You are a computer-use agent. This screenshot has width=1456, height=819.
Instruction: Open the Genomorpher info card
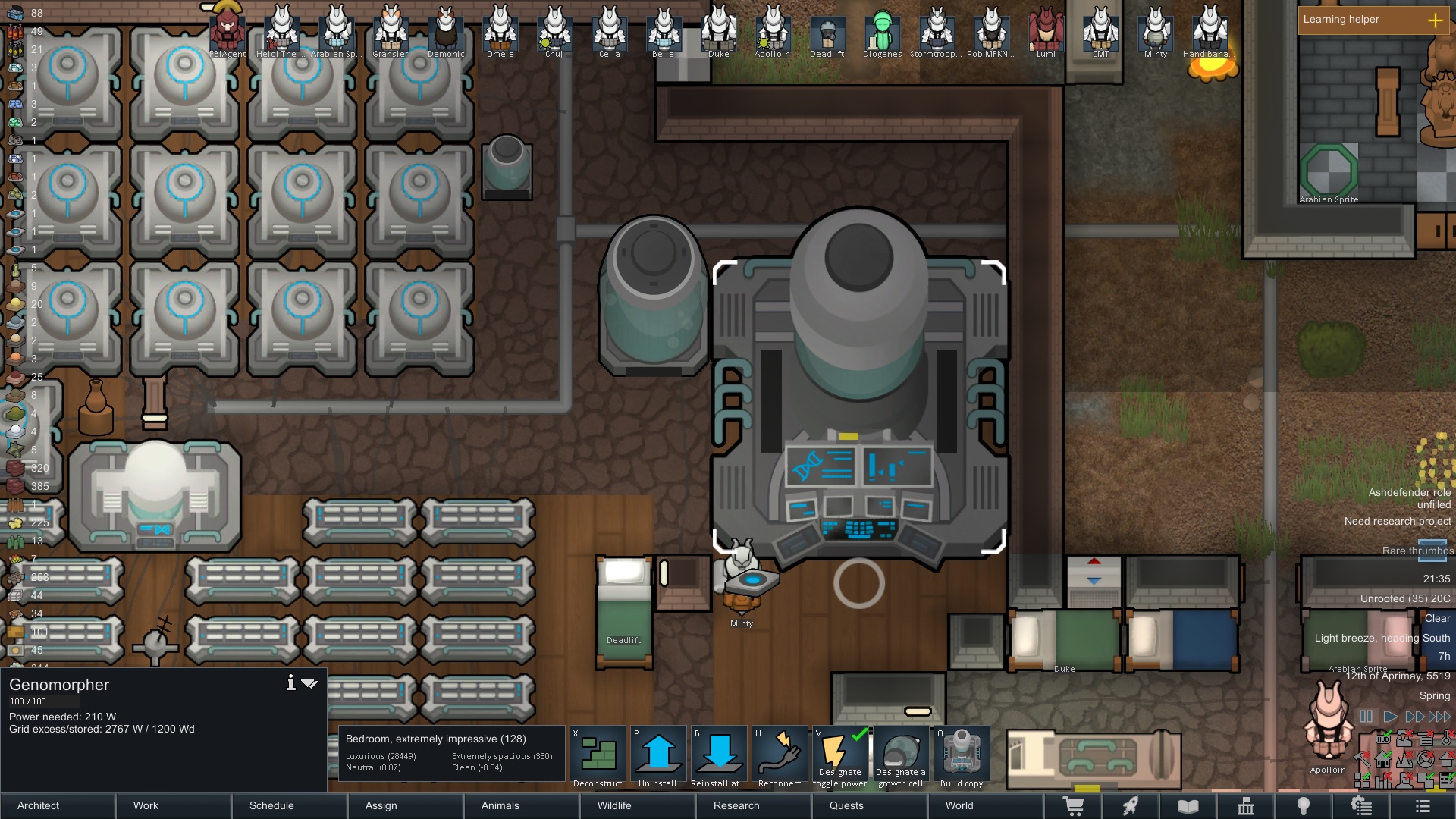pos(290,683)
